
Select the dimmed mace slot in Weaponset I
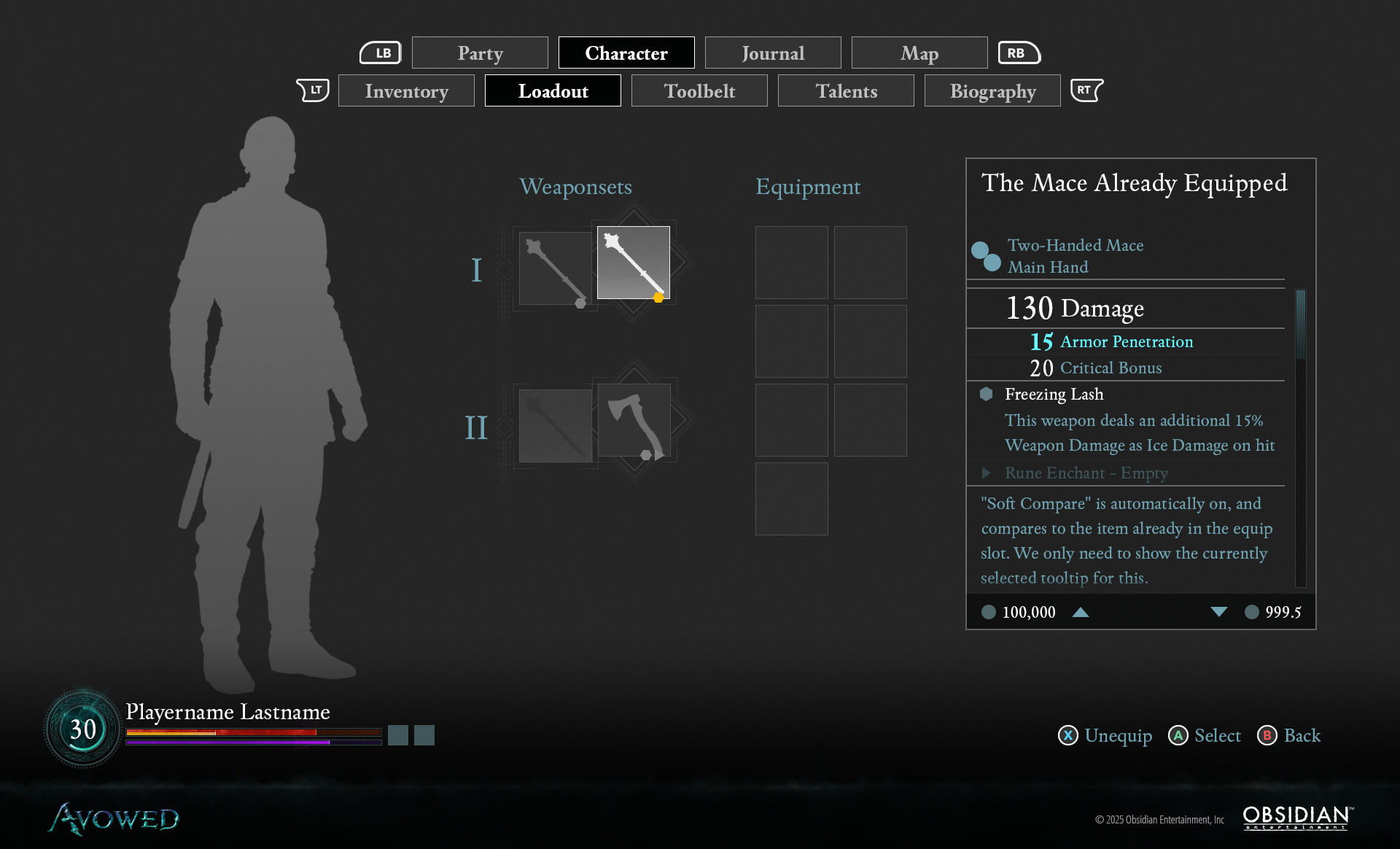(555, 268)
